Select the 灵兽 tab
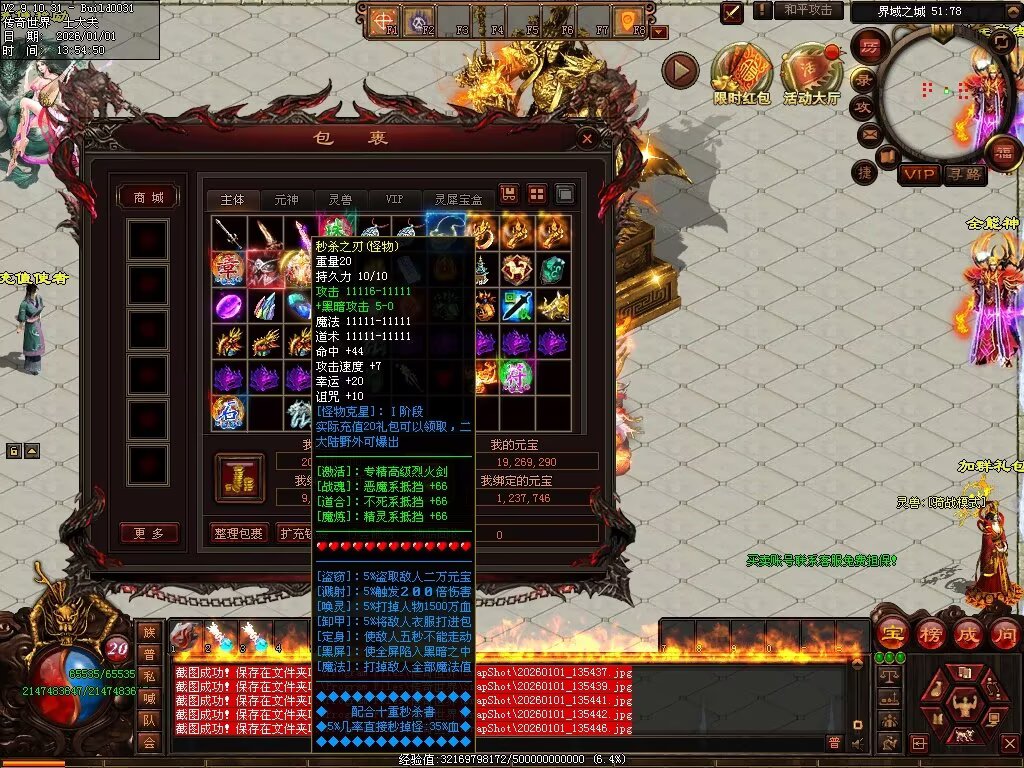Viewport: 1024px width, 768px height. [340, 200]
